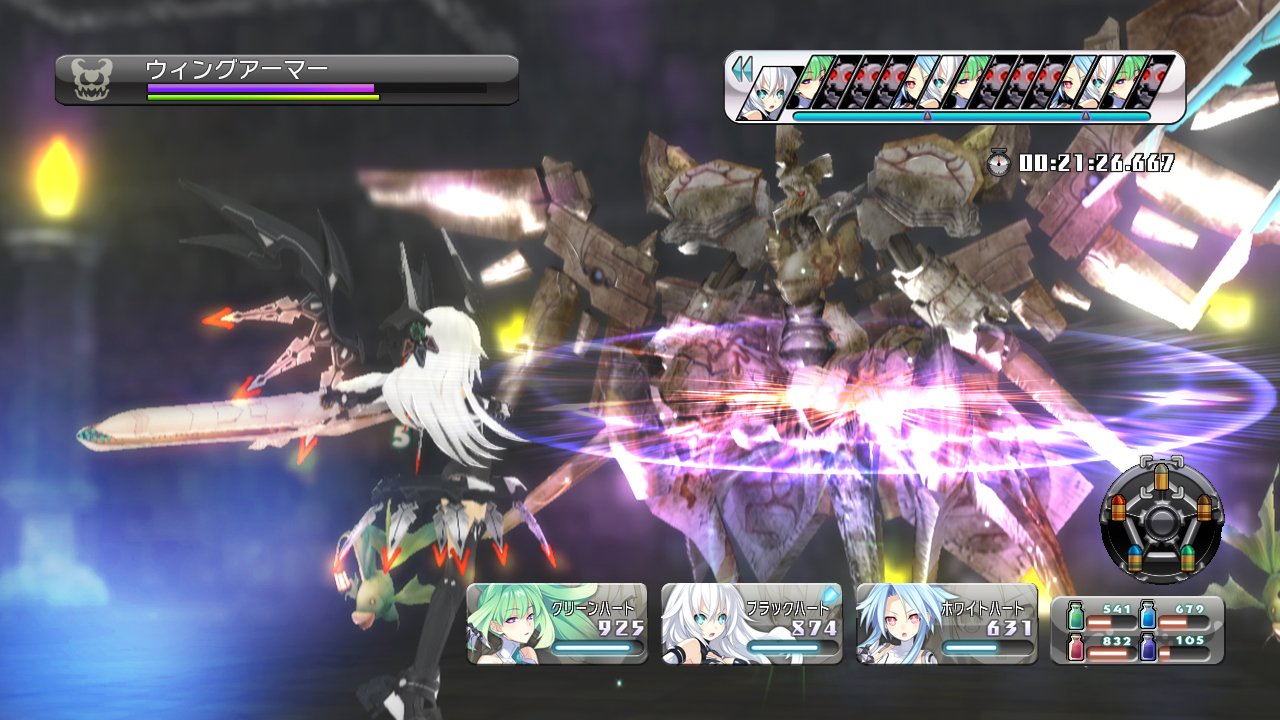Viewport: 1280px width, 720px height.
Task: Select White Heart's party panel
Action: click(946, 625)
